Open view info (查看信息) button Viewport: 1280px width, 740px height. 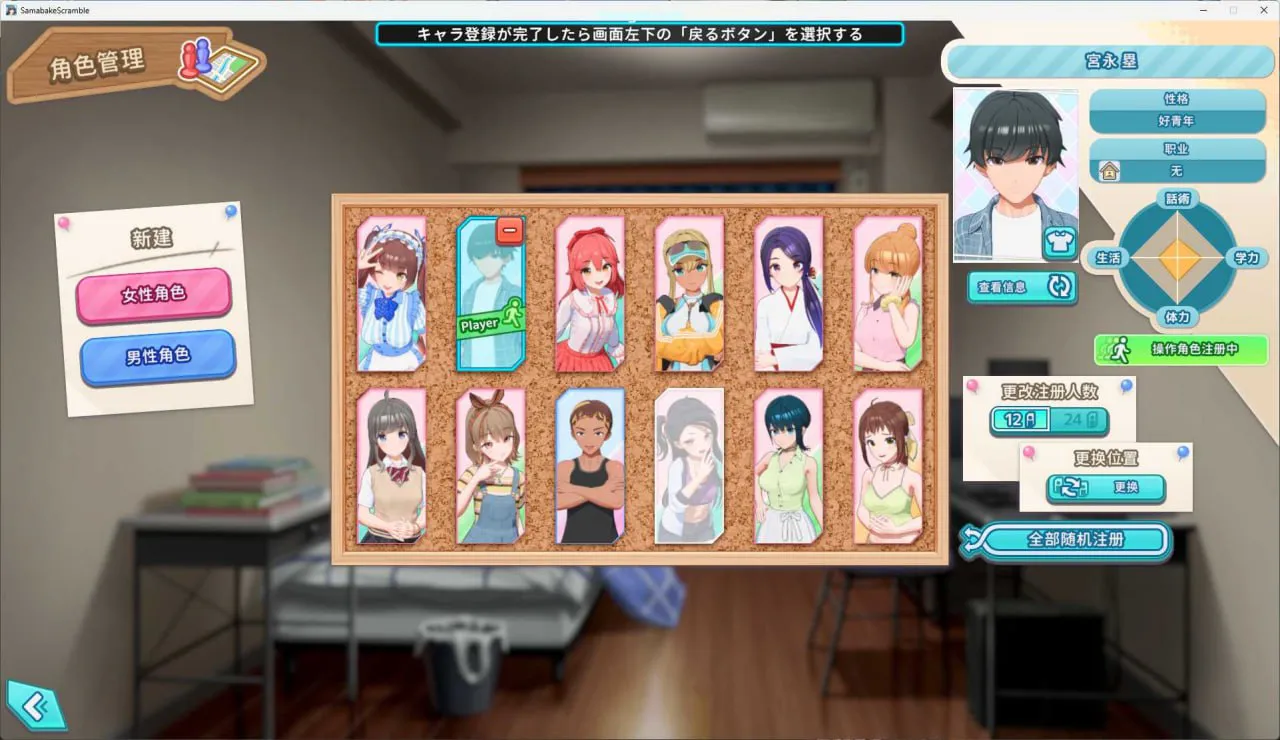1021,287
